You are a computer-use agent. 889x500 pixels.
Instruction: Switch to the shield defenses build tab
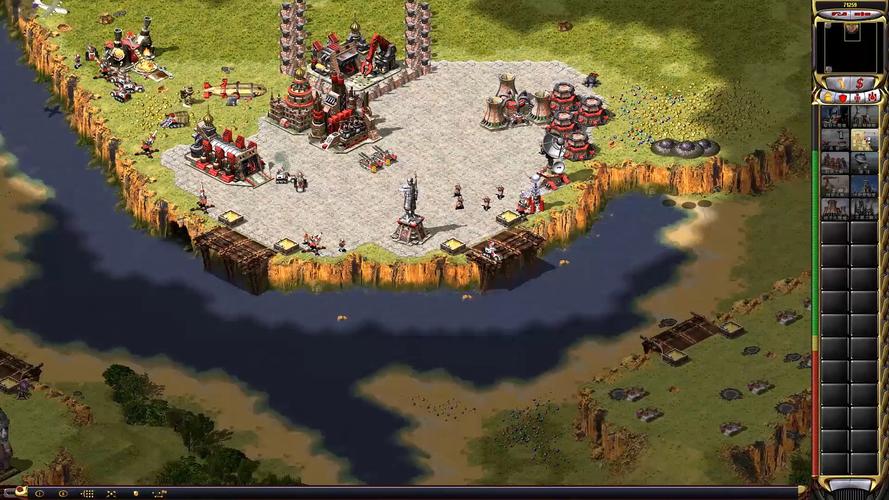(x=842, y=97)
